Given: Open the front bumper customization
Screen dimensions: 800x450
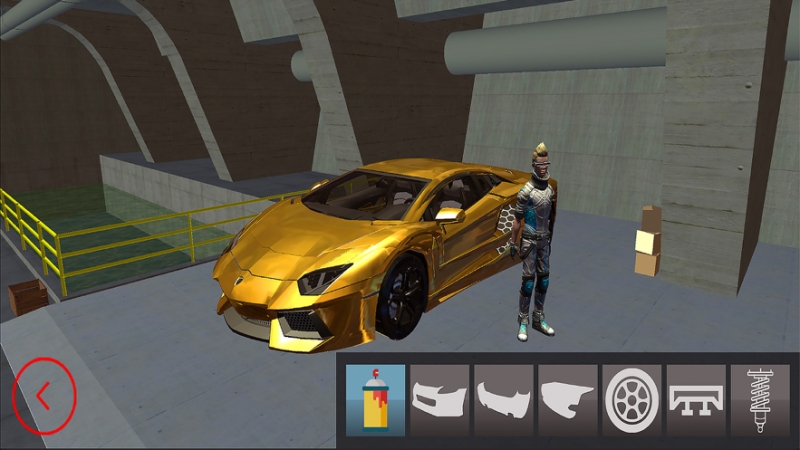Looking at the screenshot, I should tap(440, 400).
